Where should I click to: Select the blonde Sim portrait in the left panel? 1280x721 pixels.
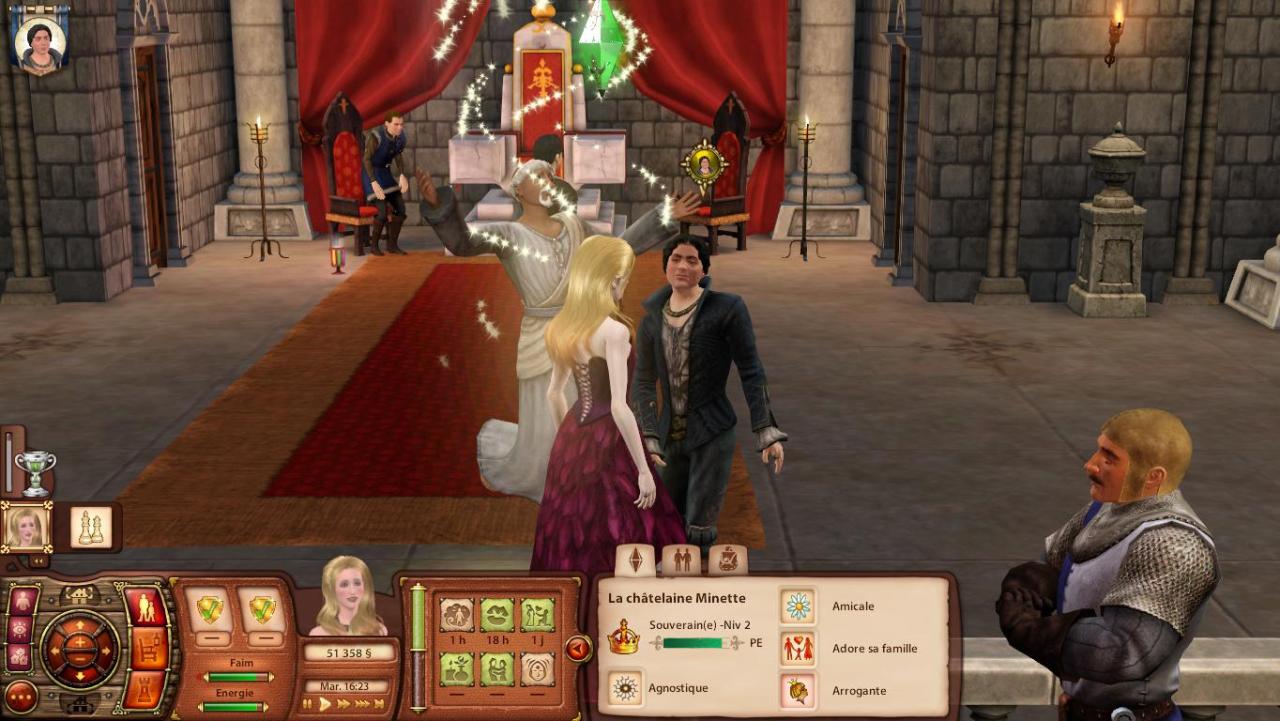(26, 527)
